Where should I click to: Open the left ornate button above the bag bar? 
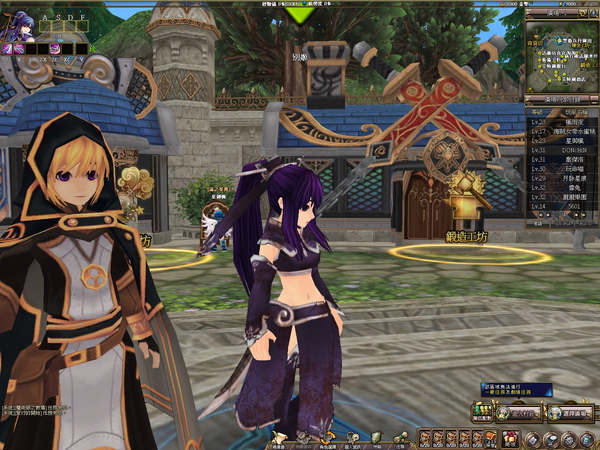point(527,413)
